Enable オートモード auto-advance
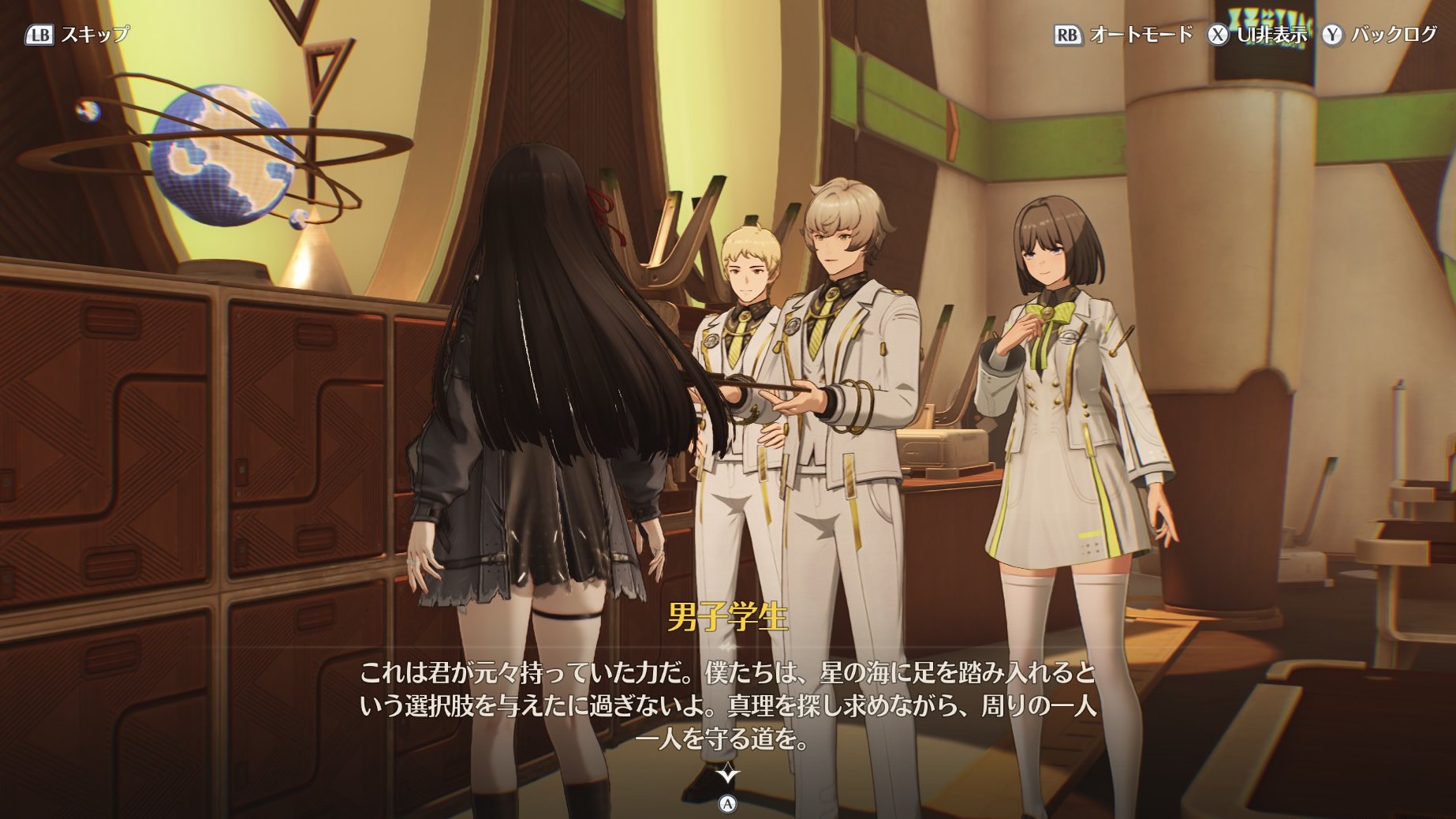Screen dimensions: 1456x819 click(1140, 35)
